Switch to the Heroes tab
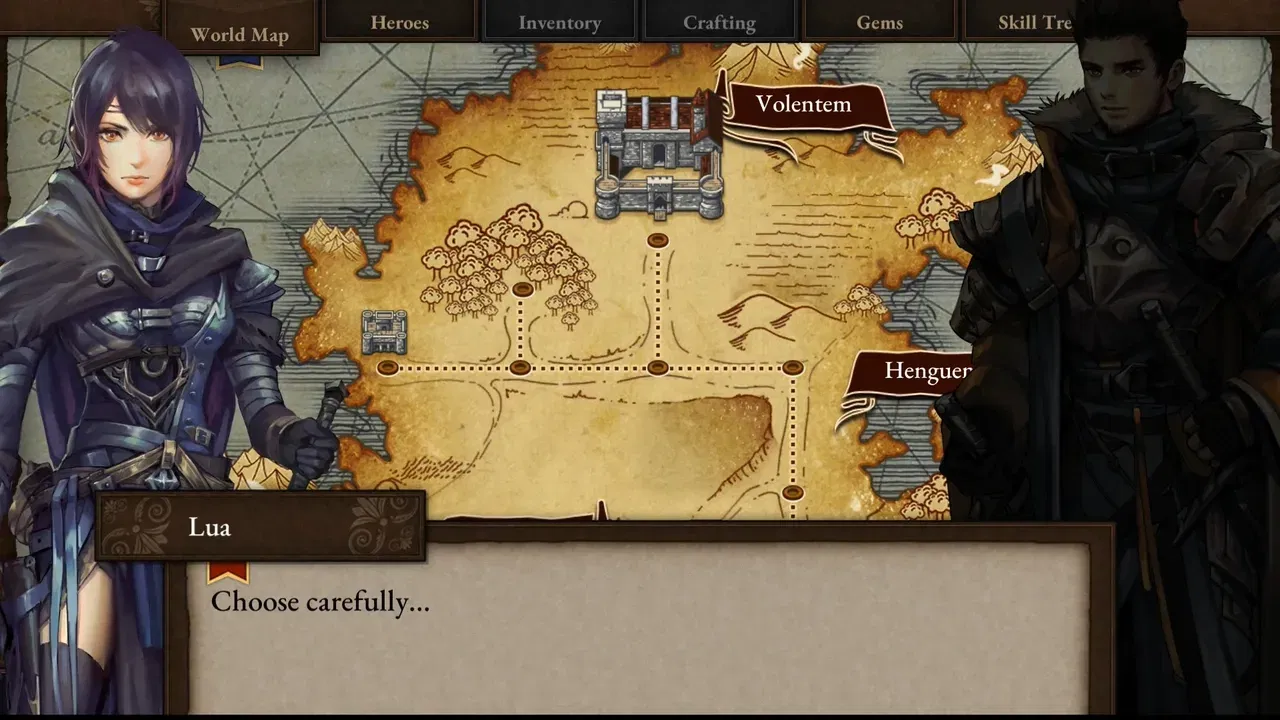The image size is (1280, 720). click(401, 21)
